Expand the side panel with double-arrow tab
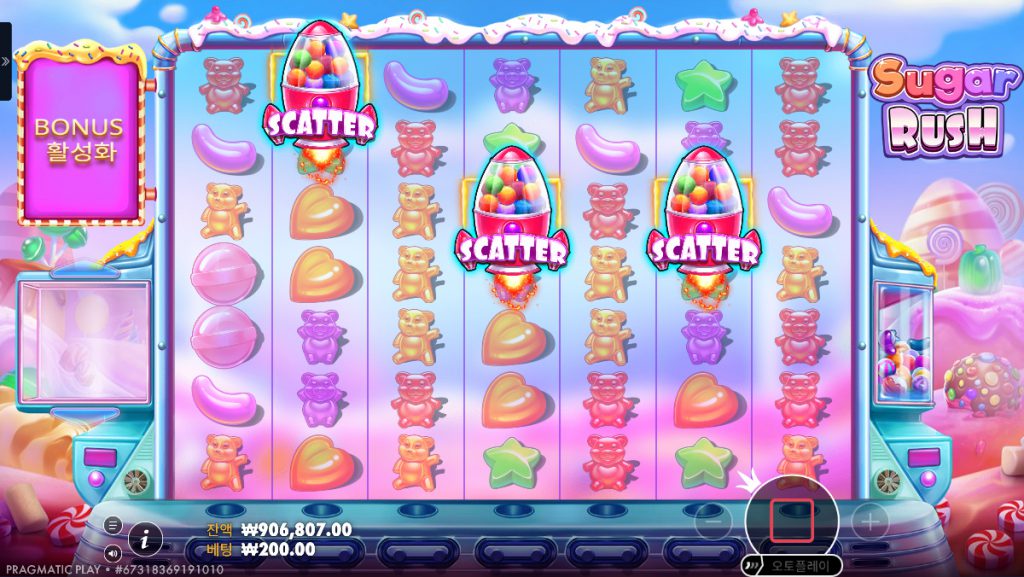 click(x=5, y=61)
